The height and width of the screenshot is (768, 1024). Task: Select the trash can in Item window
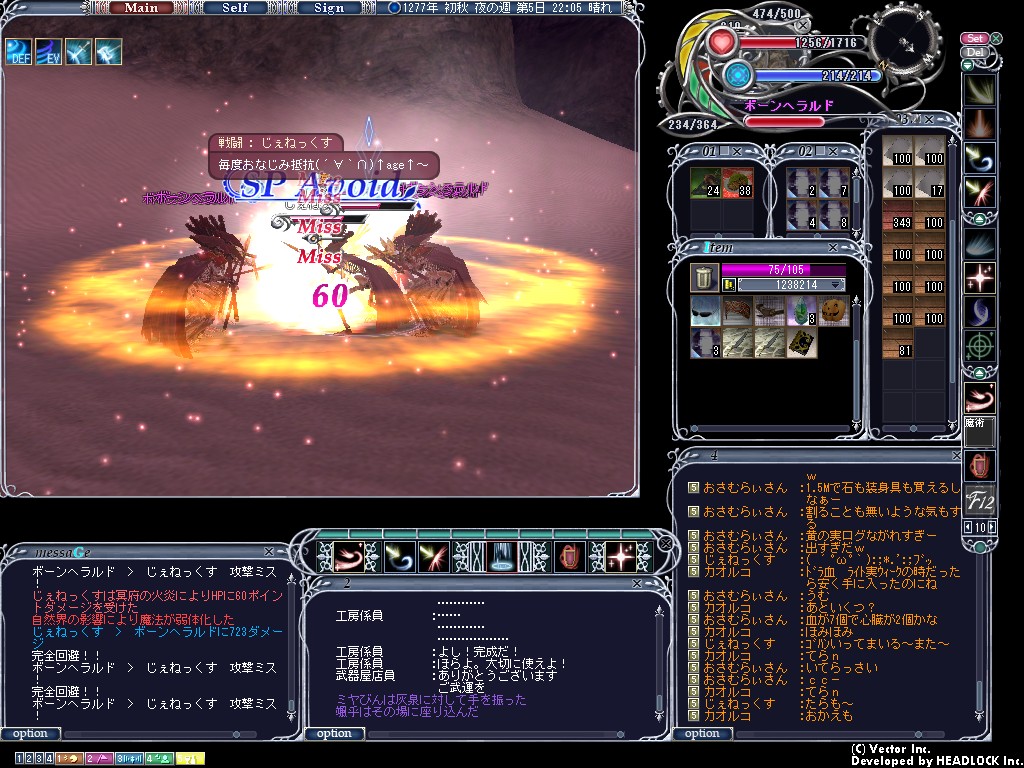[703, 278]
